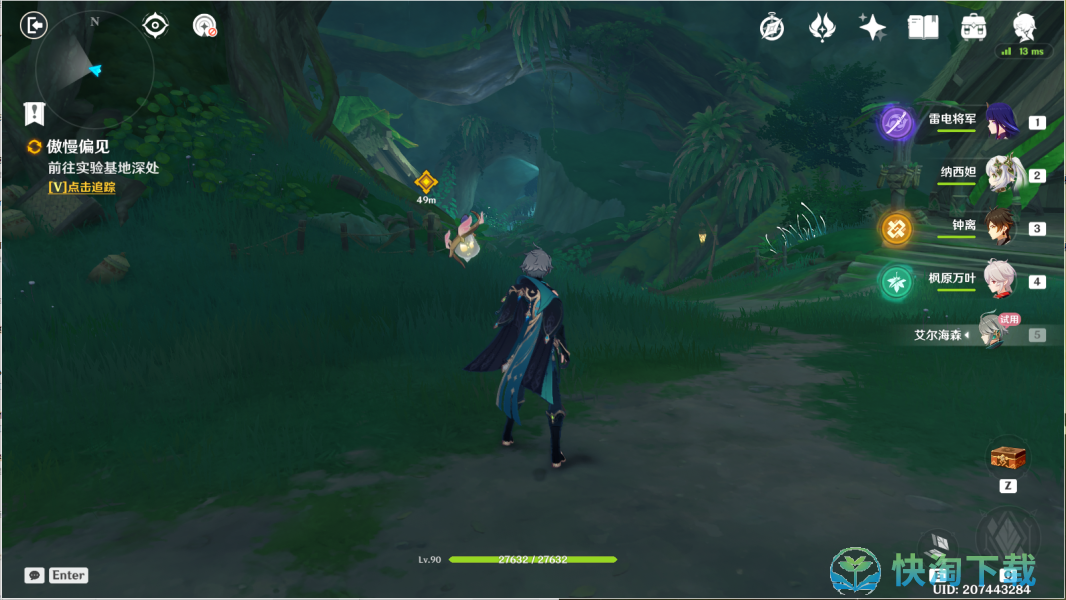The width and height of the screenshot is (1066, 600).
Task: Click the exit door icon
Action: coord(33,25)
